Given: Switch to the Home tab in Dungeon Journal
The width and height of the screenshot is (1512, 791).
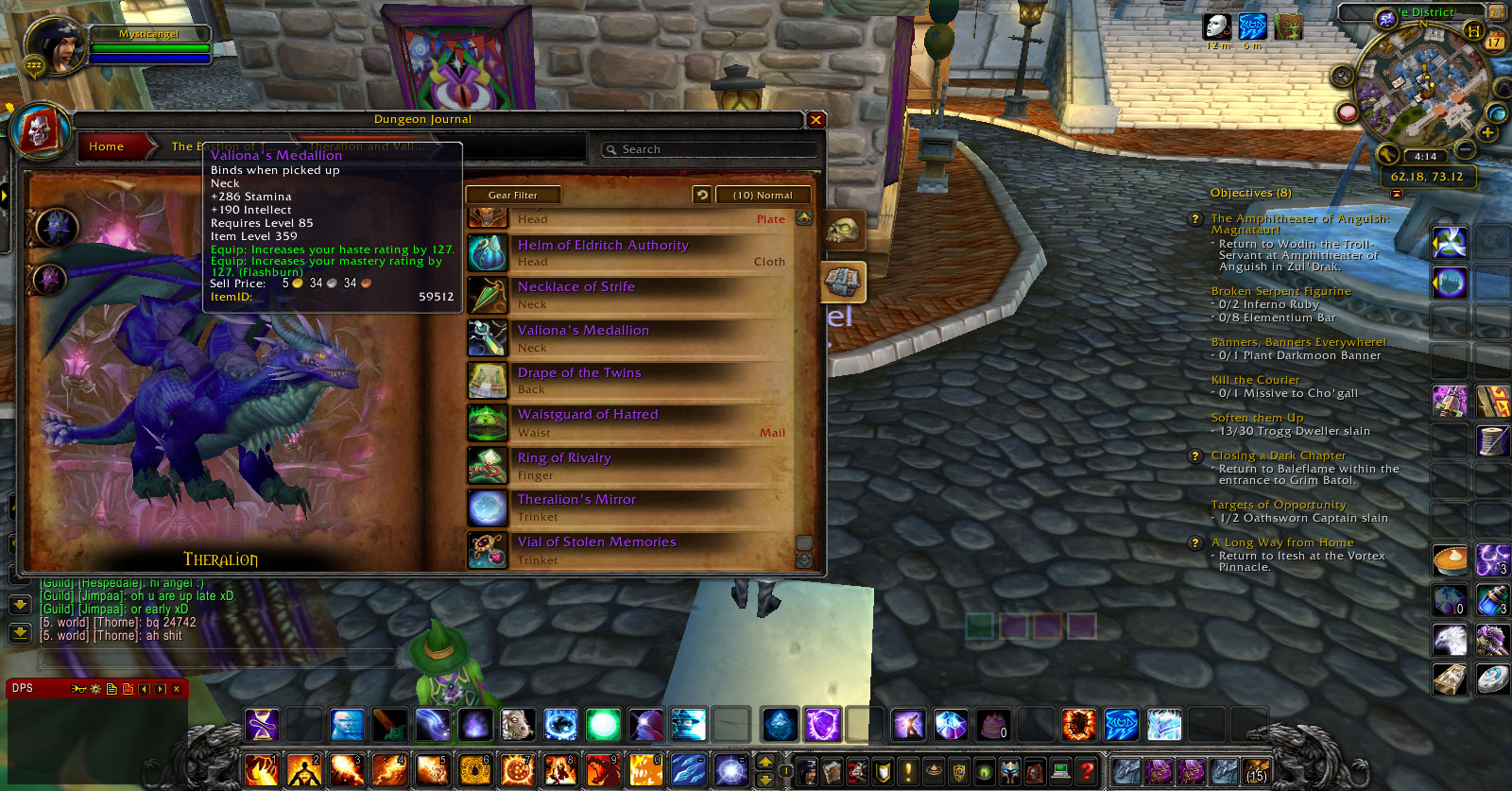Looking at the screenshot, I should coord(106,146).
